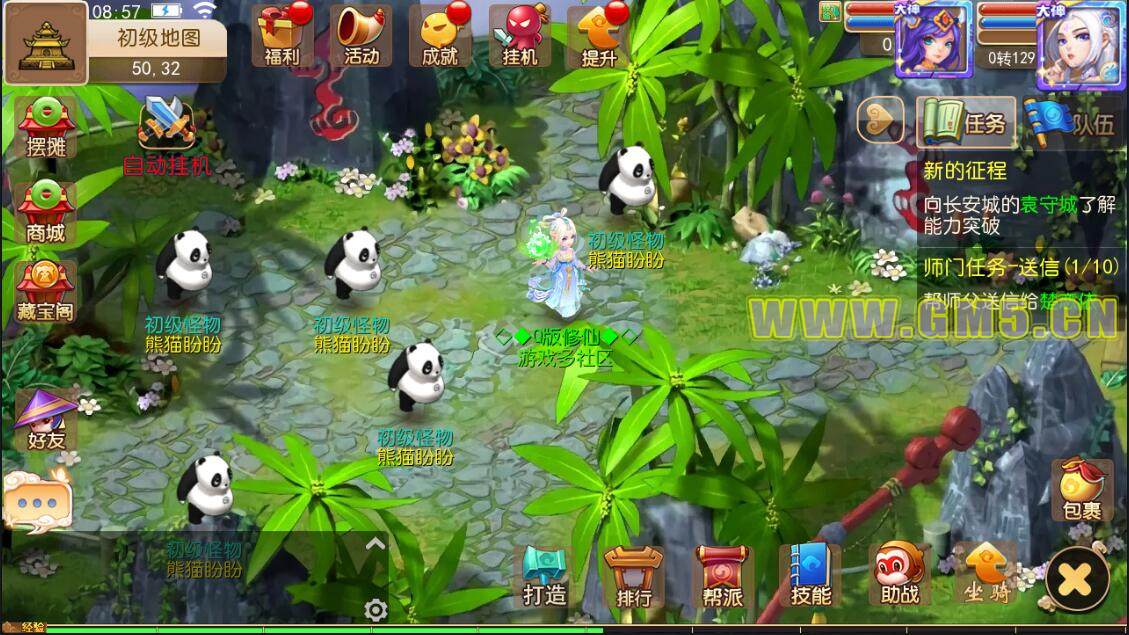Image resolution: width=1129 pixels, height=635 pixels.
Task: Open the 帮派 guild menu
Action: [721, 577]
